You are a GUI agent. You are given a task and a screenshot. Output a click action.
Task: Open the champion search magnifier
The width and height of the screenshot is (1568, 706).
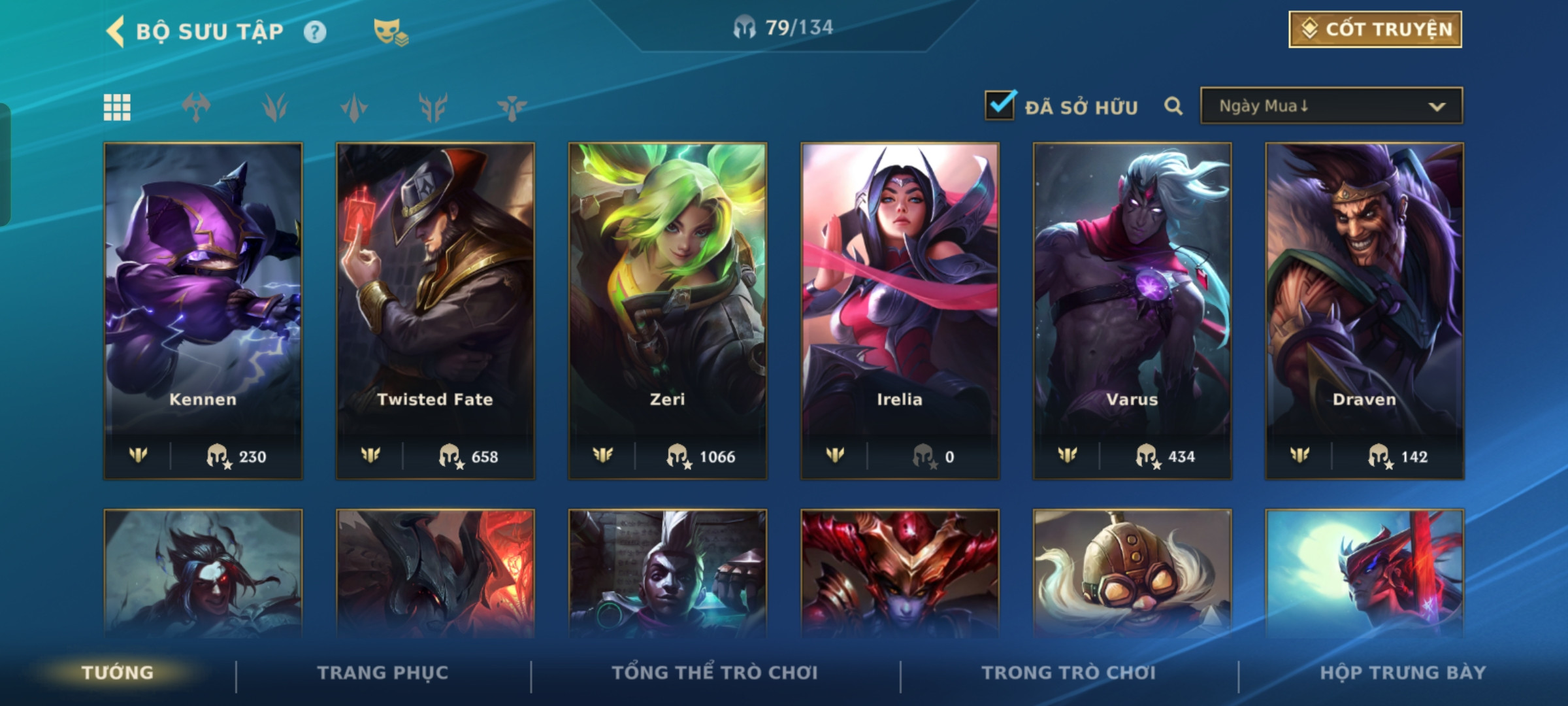[1173, 106]
